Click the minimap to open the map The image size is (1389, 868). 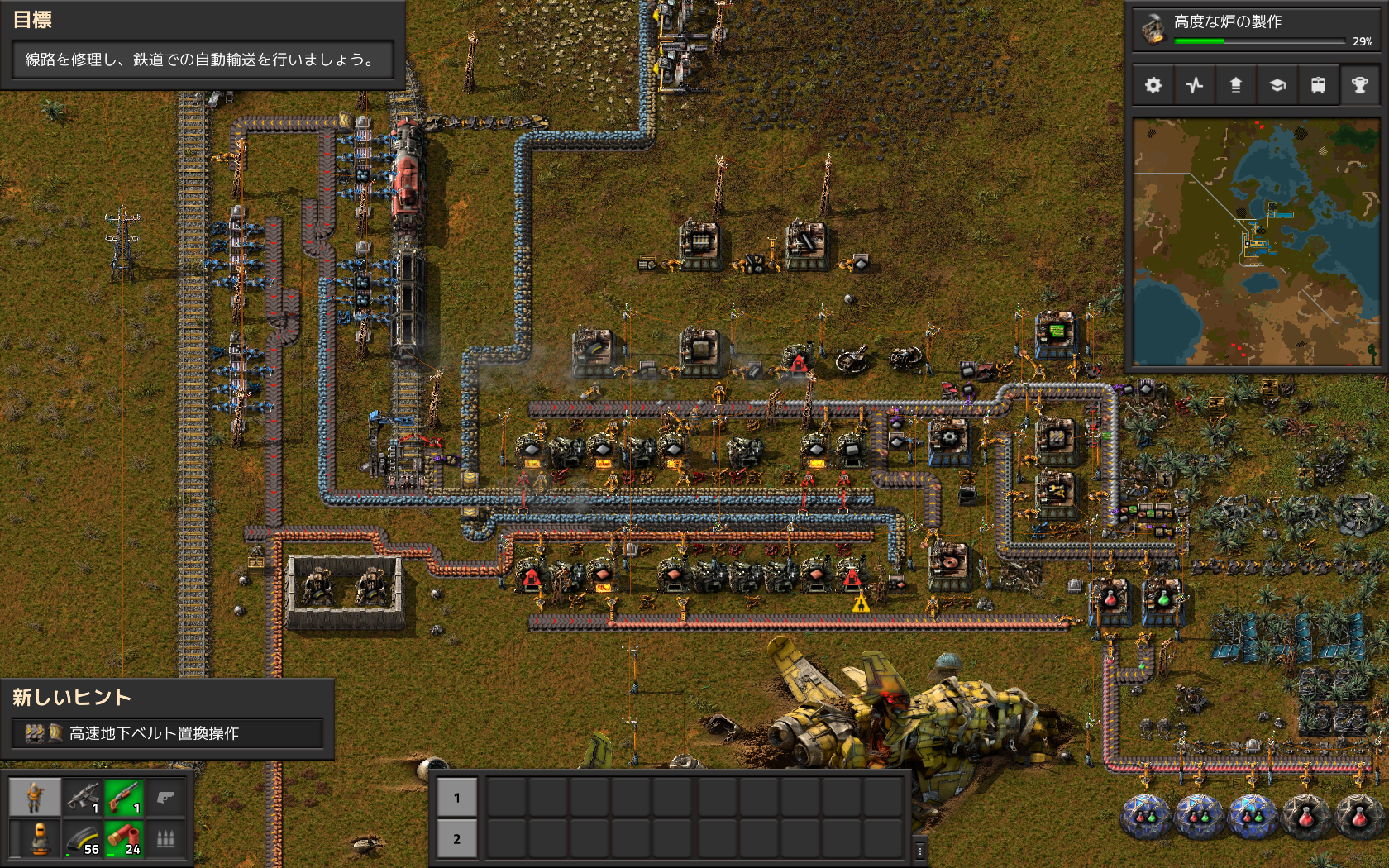[1256, 241]
